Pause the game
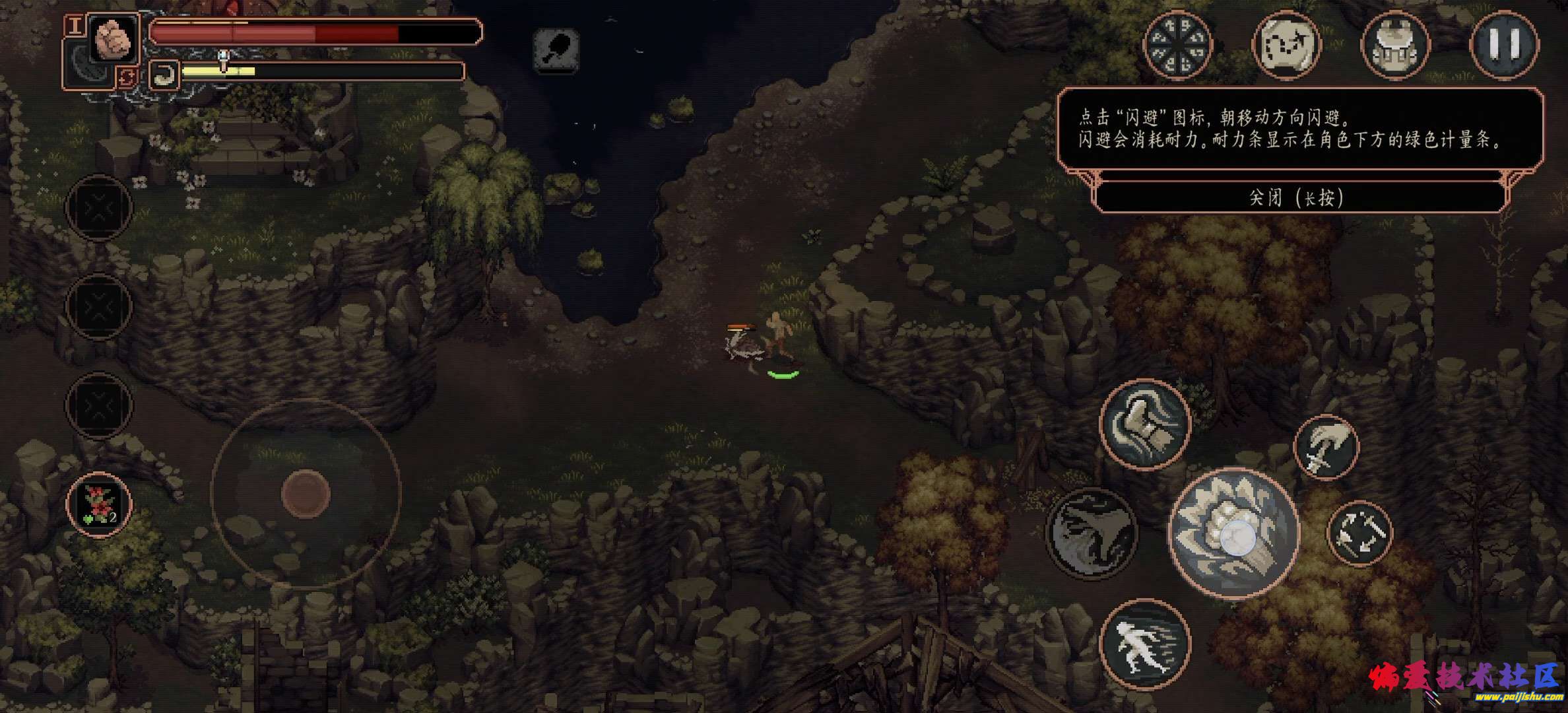1568x713 pixels. click(x=1504, y=45)
